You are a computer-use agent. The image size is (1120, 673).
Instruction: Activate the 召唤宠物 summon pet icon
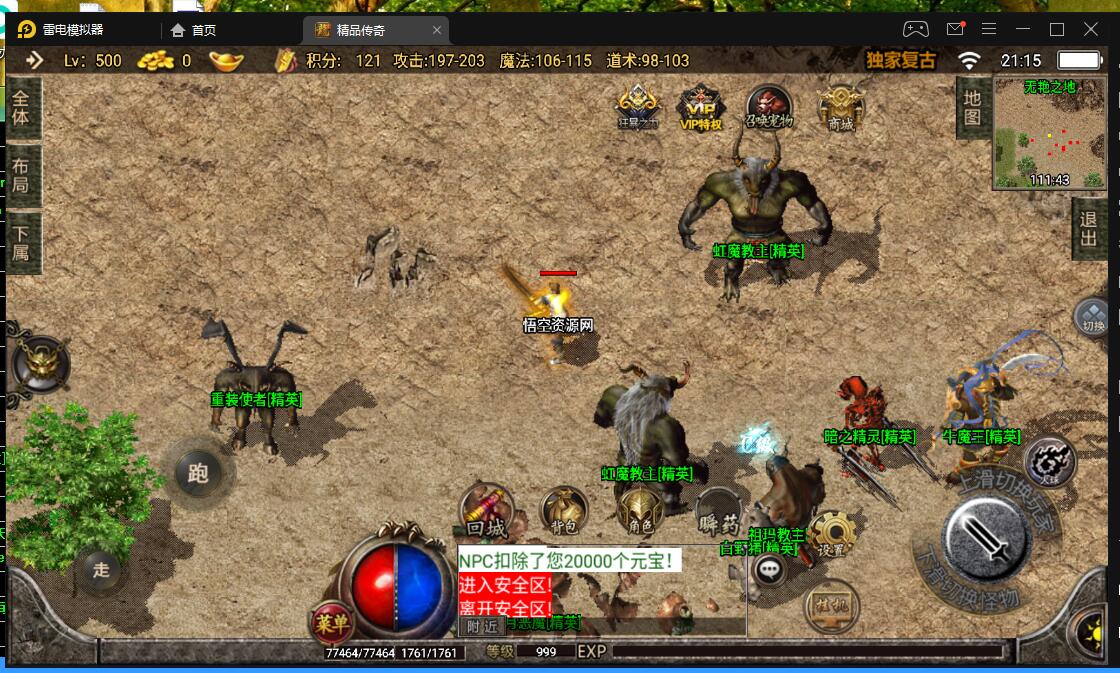(x=769, y=108)
